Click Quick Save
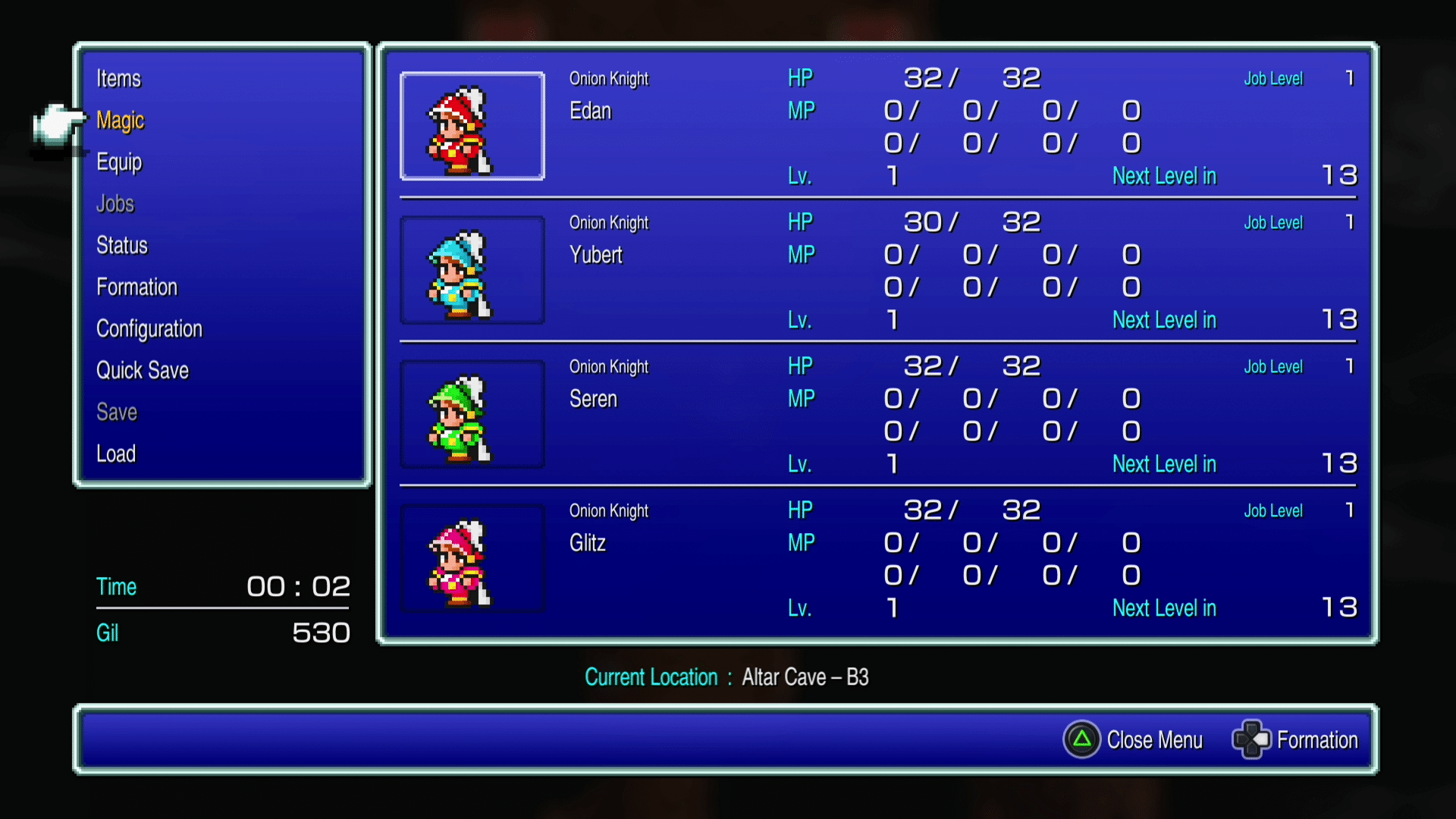Viewport: 1456px width, 819px height. click(x=143, y=370)
